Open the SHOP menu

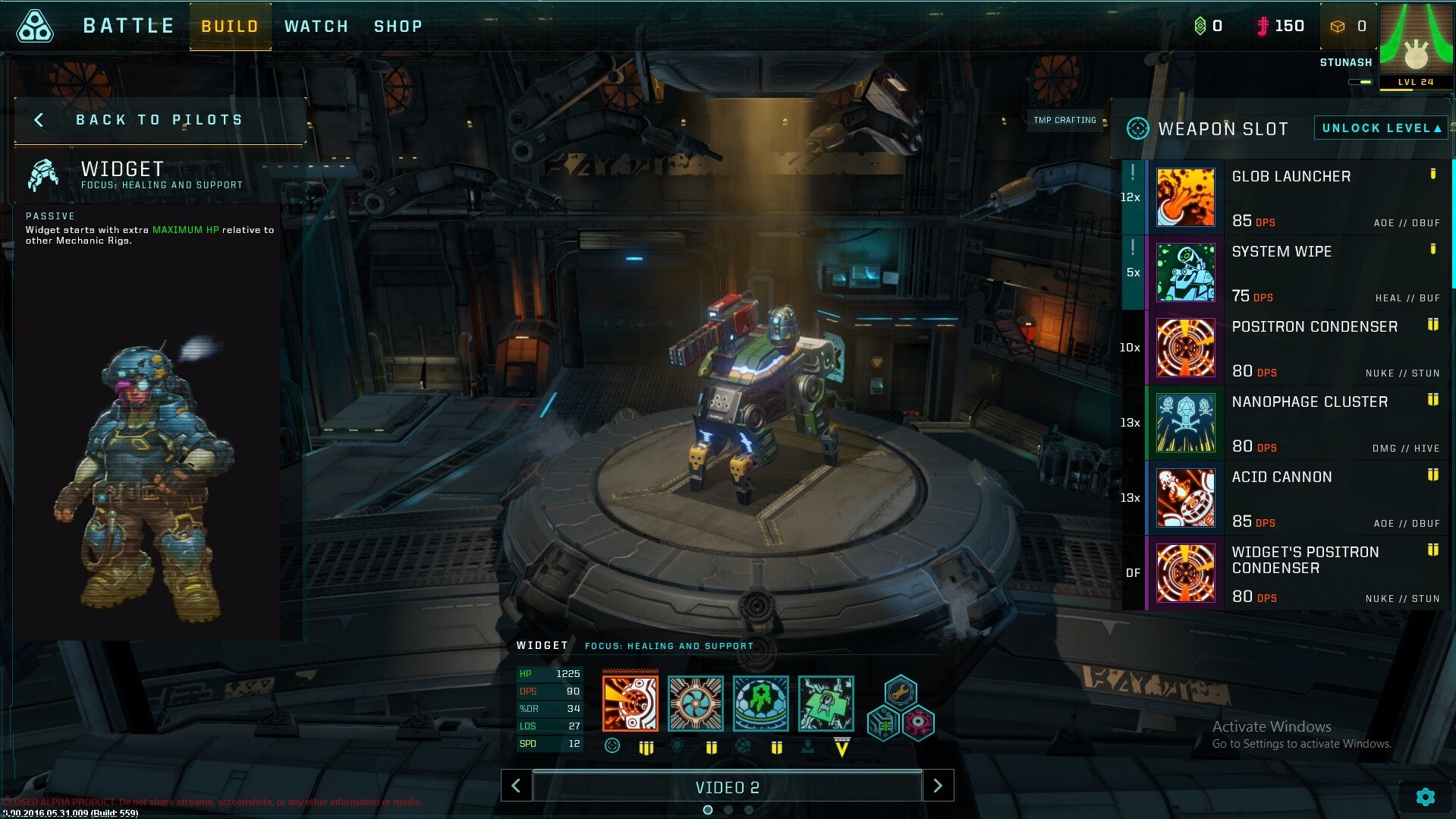(398, 26)
